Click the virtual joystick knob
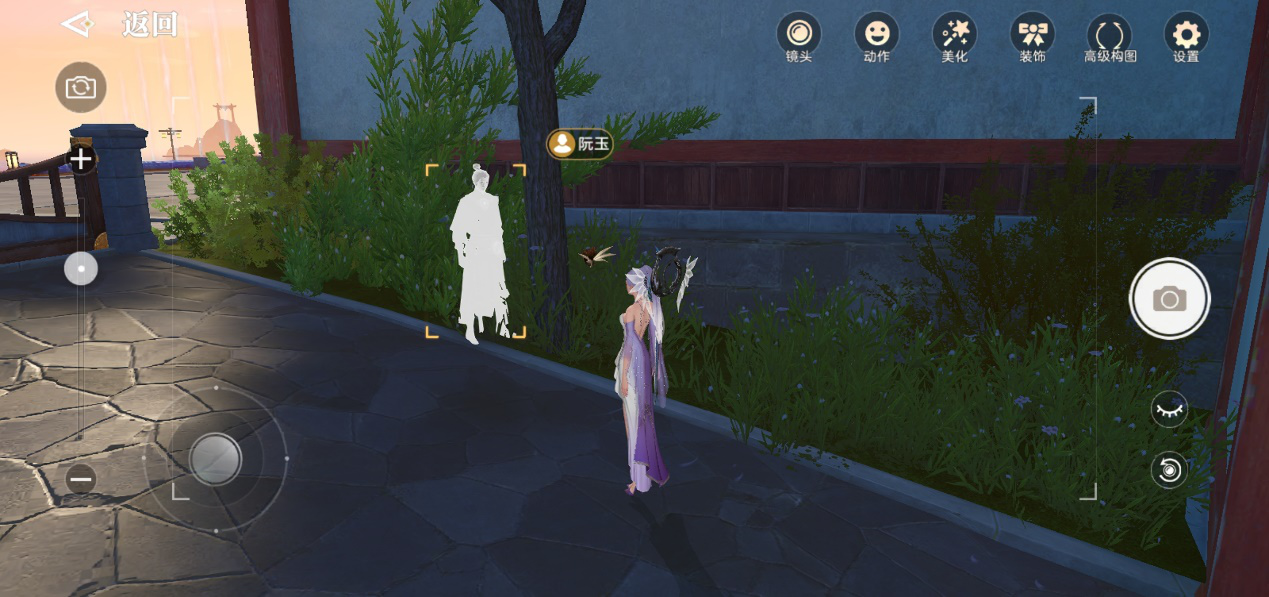 [x=215, y=459]
